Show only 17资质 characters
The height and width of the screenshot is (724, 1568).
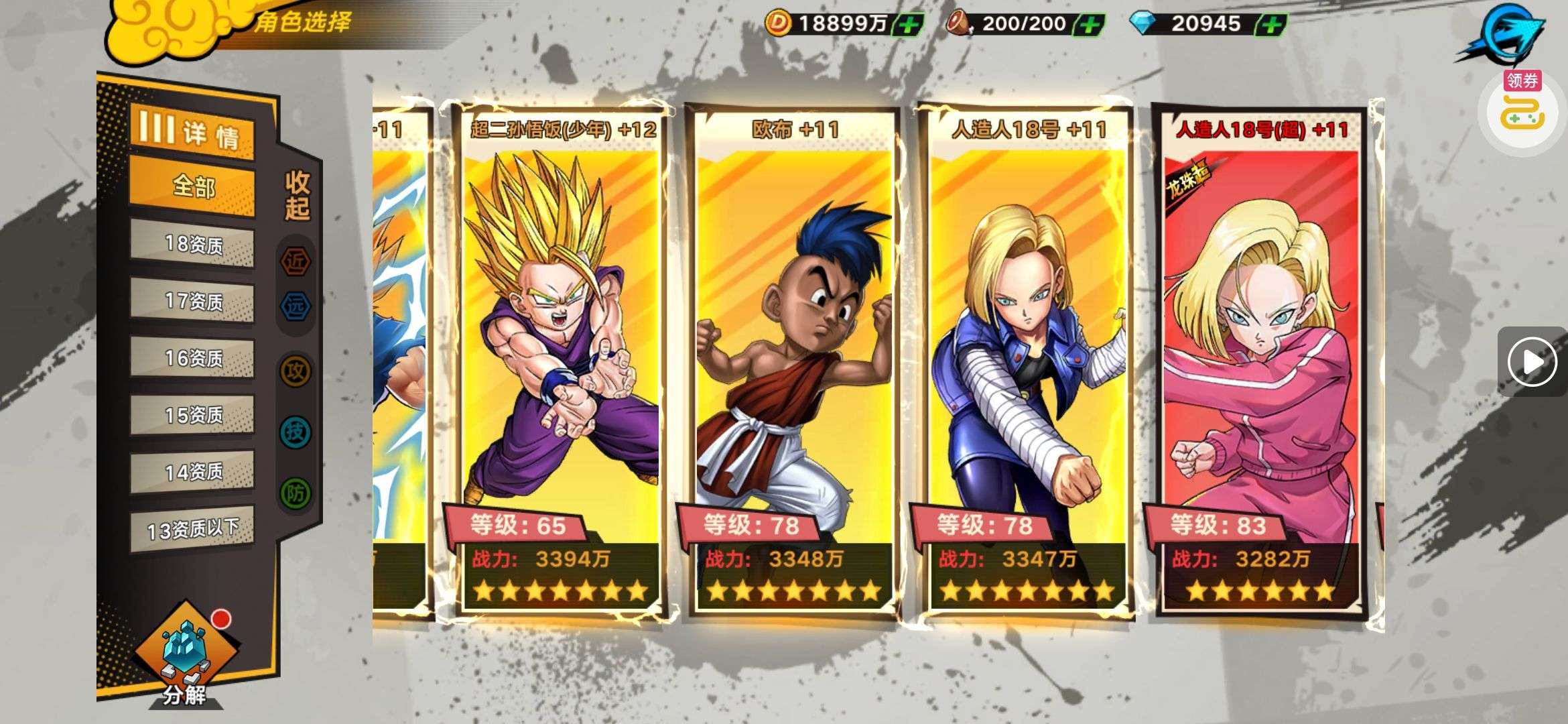pos(192,302)
